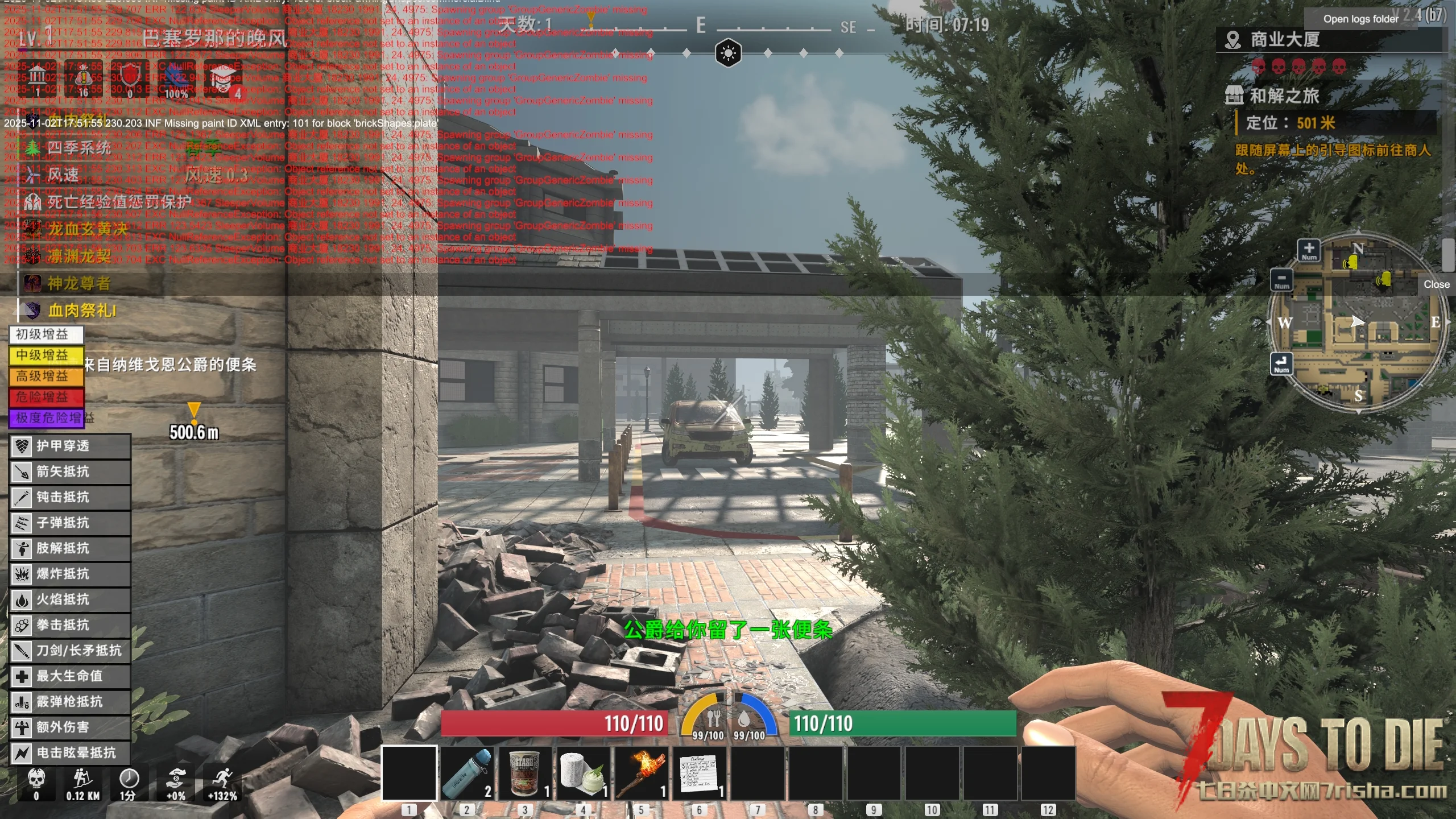Select the red 危险增益 buff tier

(46, 397)
